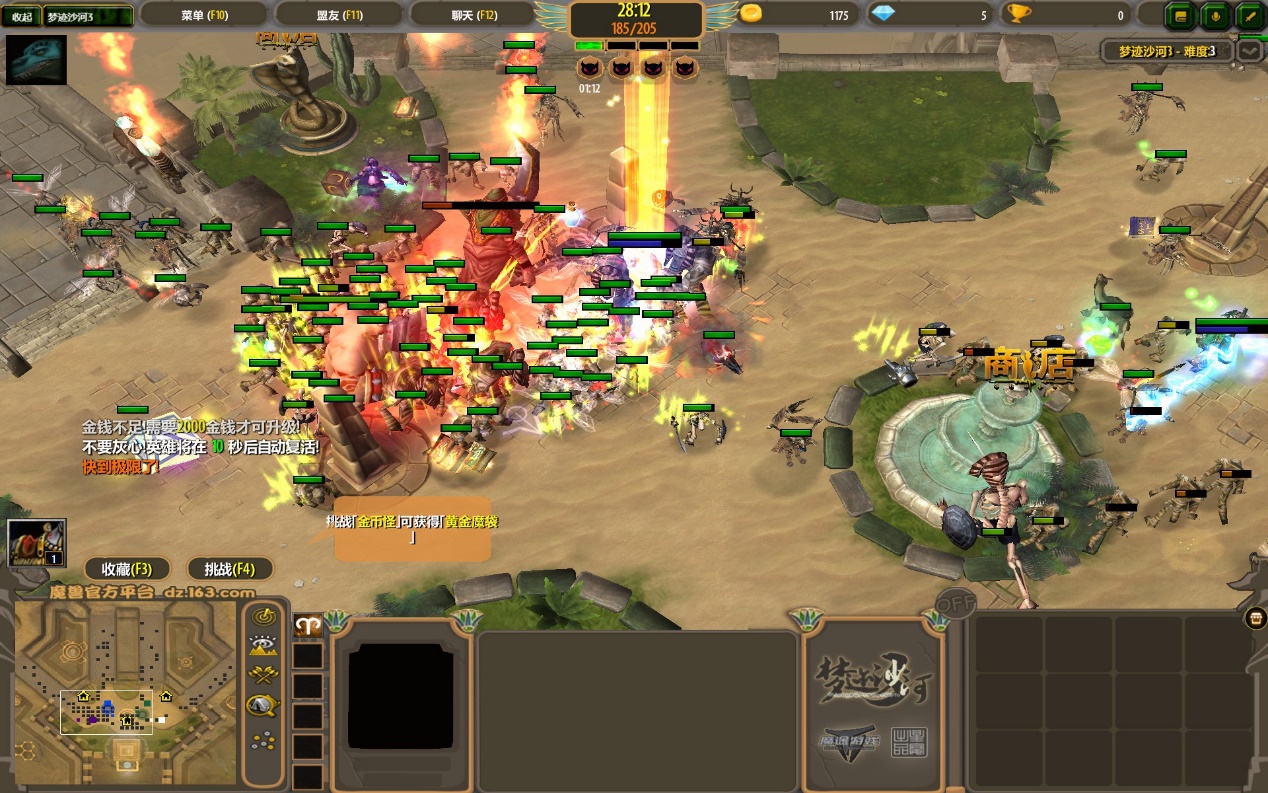The height and width of the screenshot is (793, 1268).
Task: Open the 聊天 (F12) chat log
Action: [x=474, y=15]
